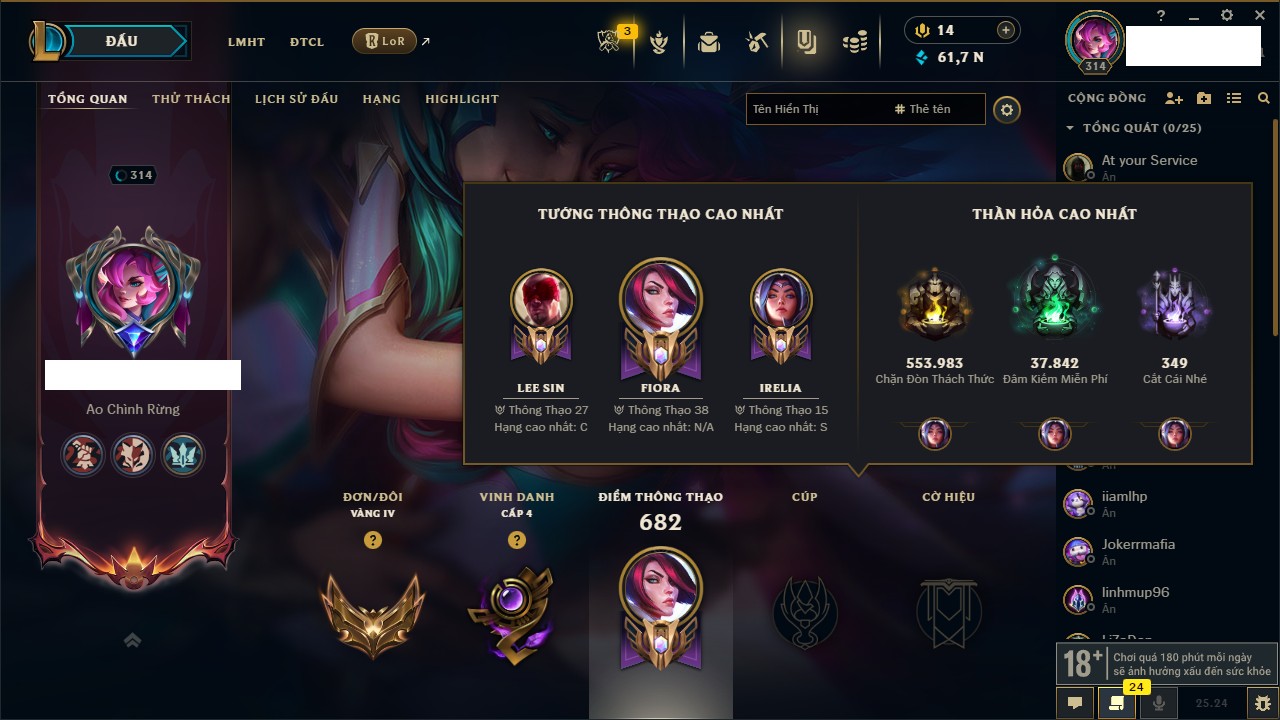Switch to the THỬ THÁCH tab

[x=191, y=99]
